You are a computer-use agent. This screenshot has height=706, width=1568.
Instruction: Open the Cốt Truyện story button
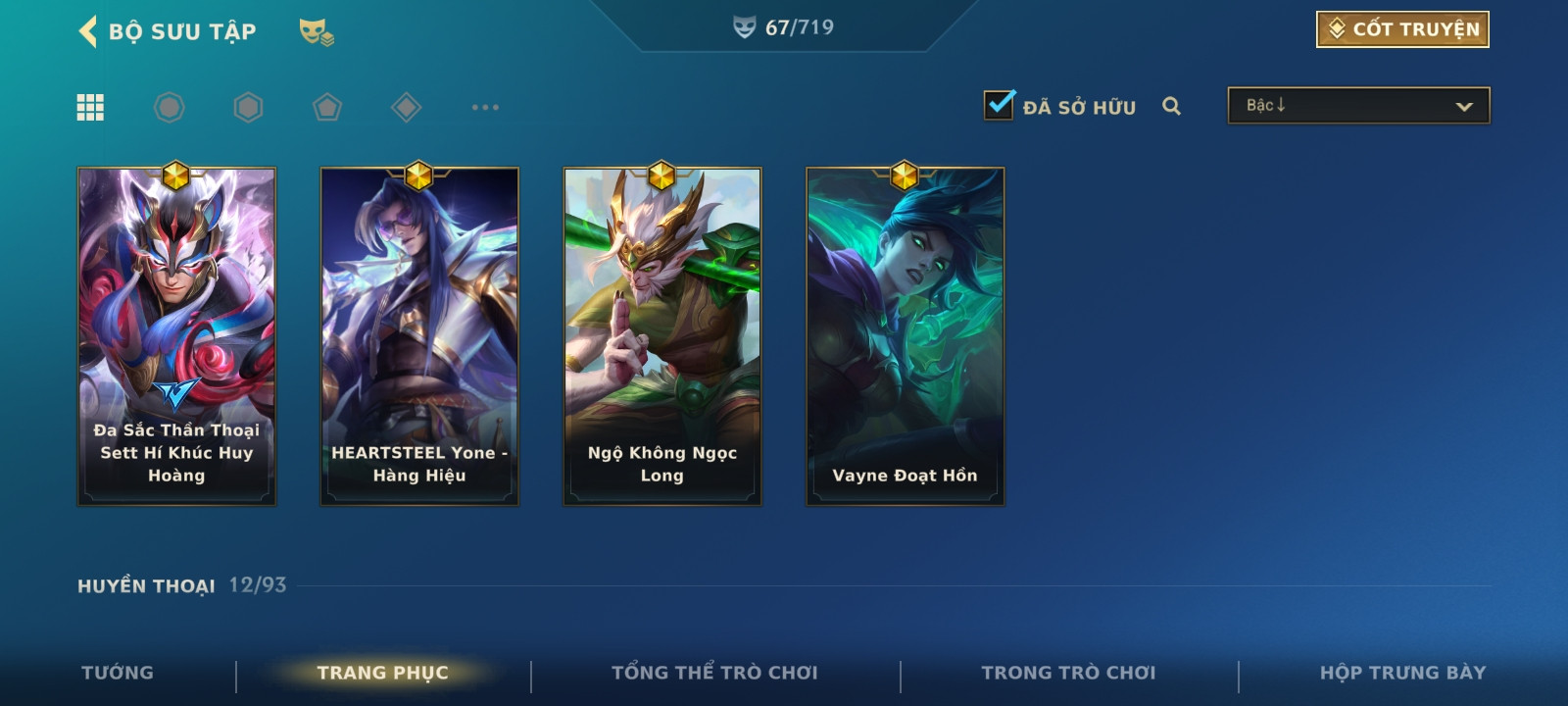pos(1402,29)
